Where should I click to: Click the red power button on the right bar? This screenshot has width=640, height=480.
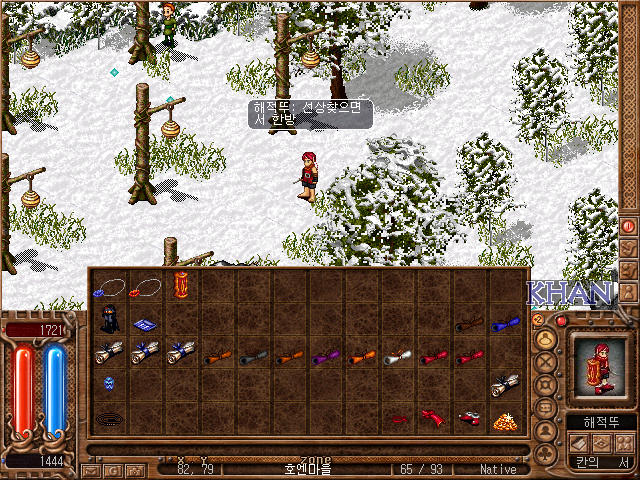pos(629,226)
